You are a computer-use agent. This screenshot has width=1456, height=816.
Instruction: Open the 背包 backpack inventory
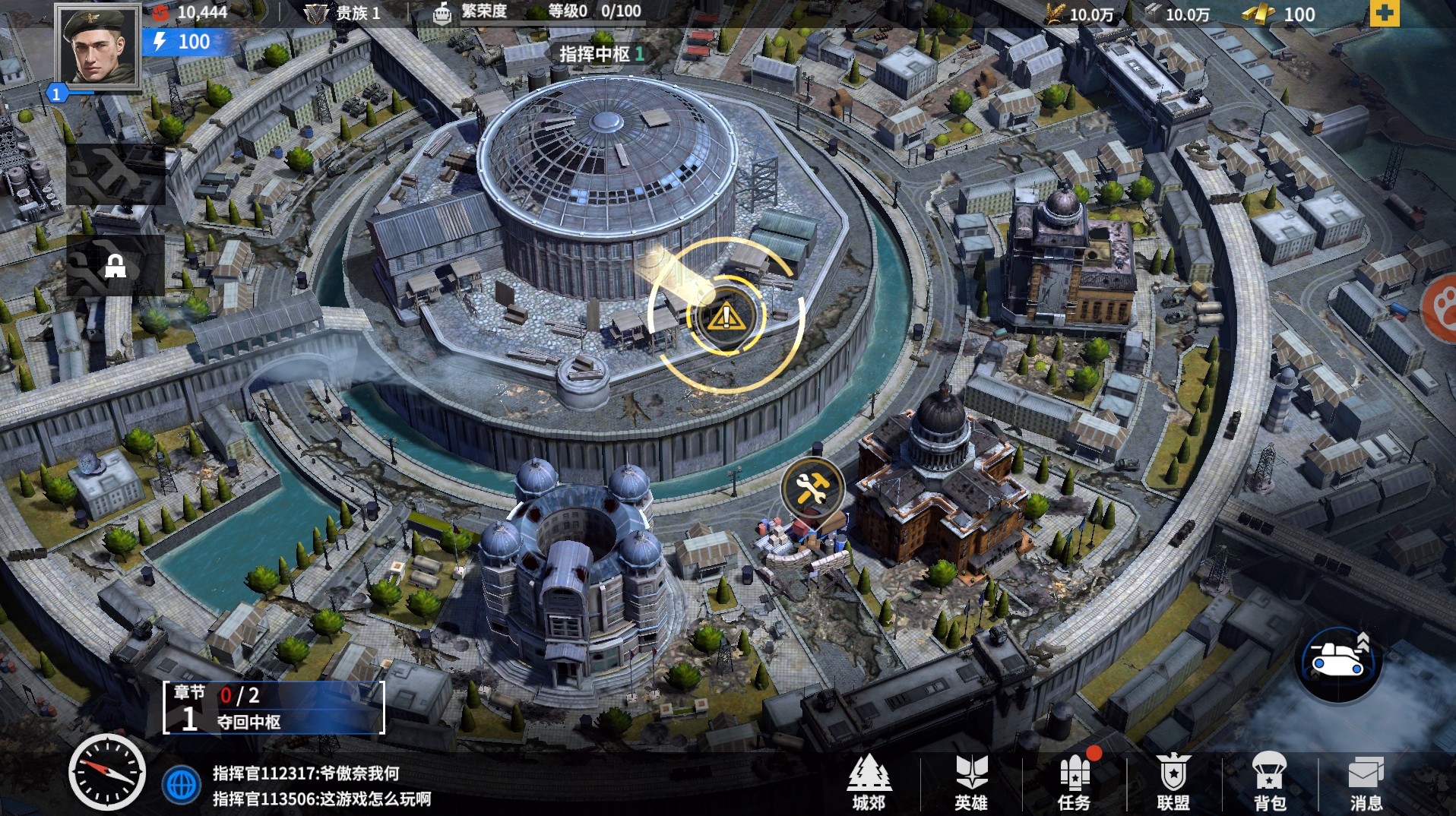[x=1269, y=783]
